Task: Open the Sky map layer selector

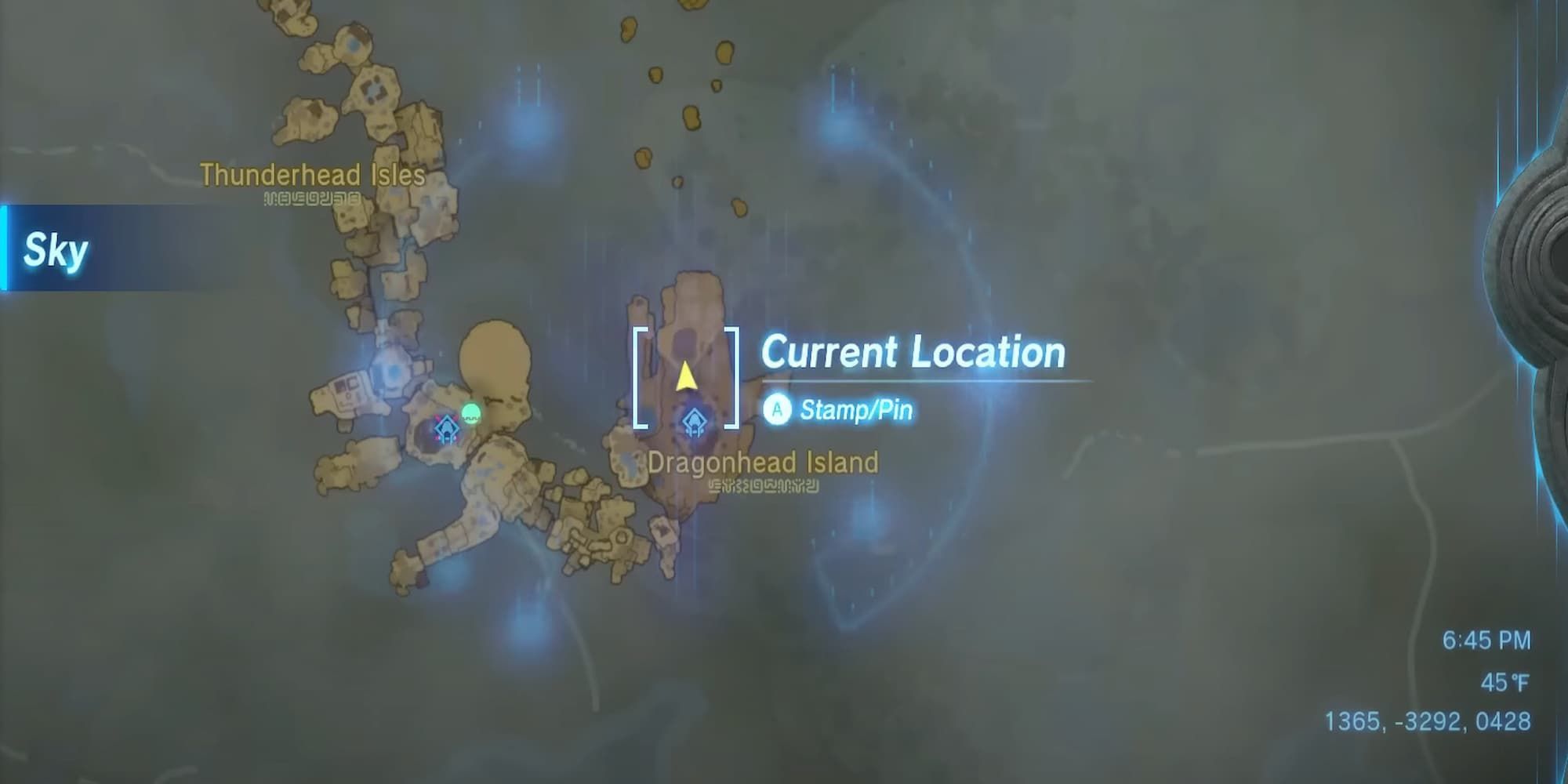Action: pyautogui.click(x=55, y=251)
